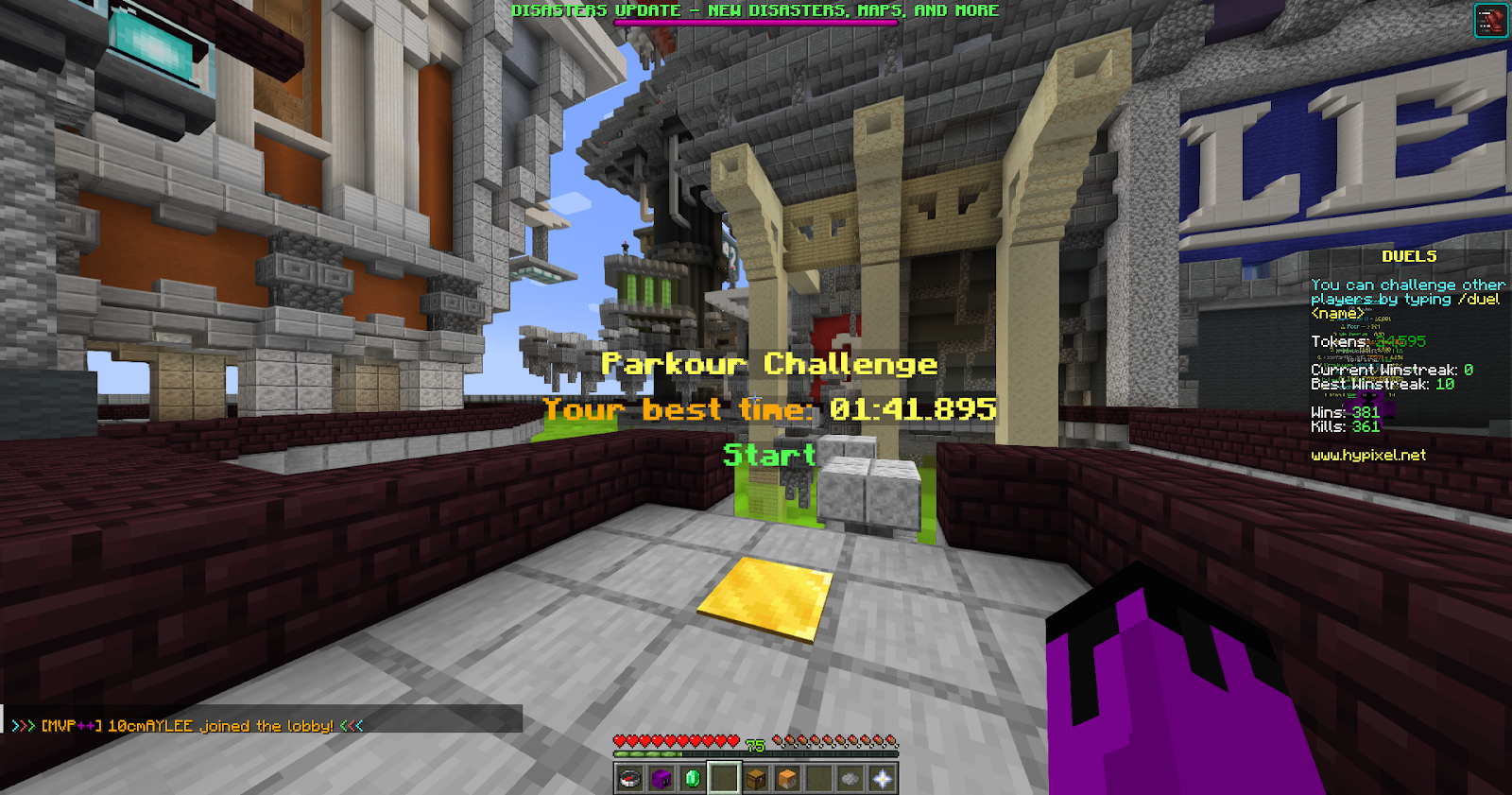Click the DISASTERS UPDATE banner
The width and height of the screenshot is (1512, 795).
pos(753,10)
